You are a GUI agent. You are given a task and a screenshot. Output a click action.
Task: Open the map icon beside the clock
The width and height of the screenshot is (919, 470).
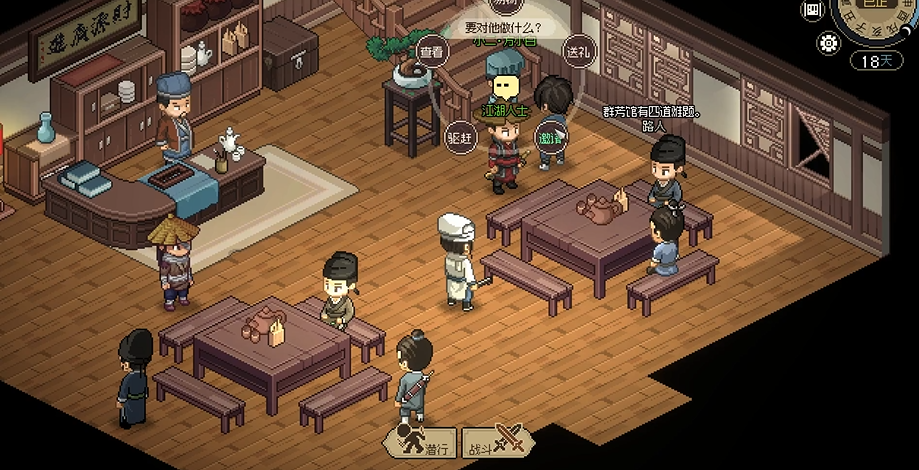(x=813, y=10)
